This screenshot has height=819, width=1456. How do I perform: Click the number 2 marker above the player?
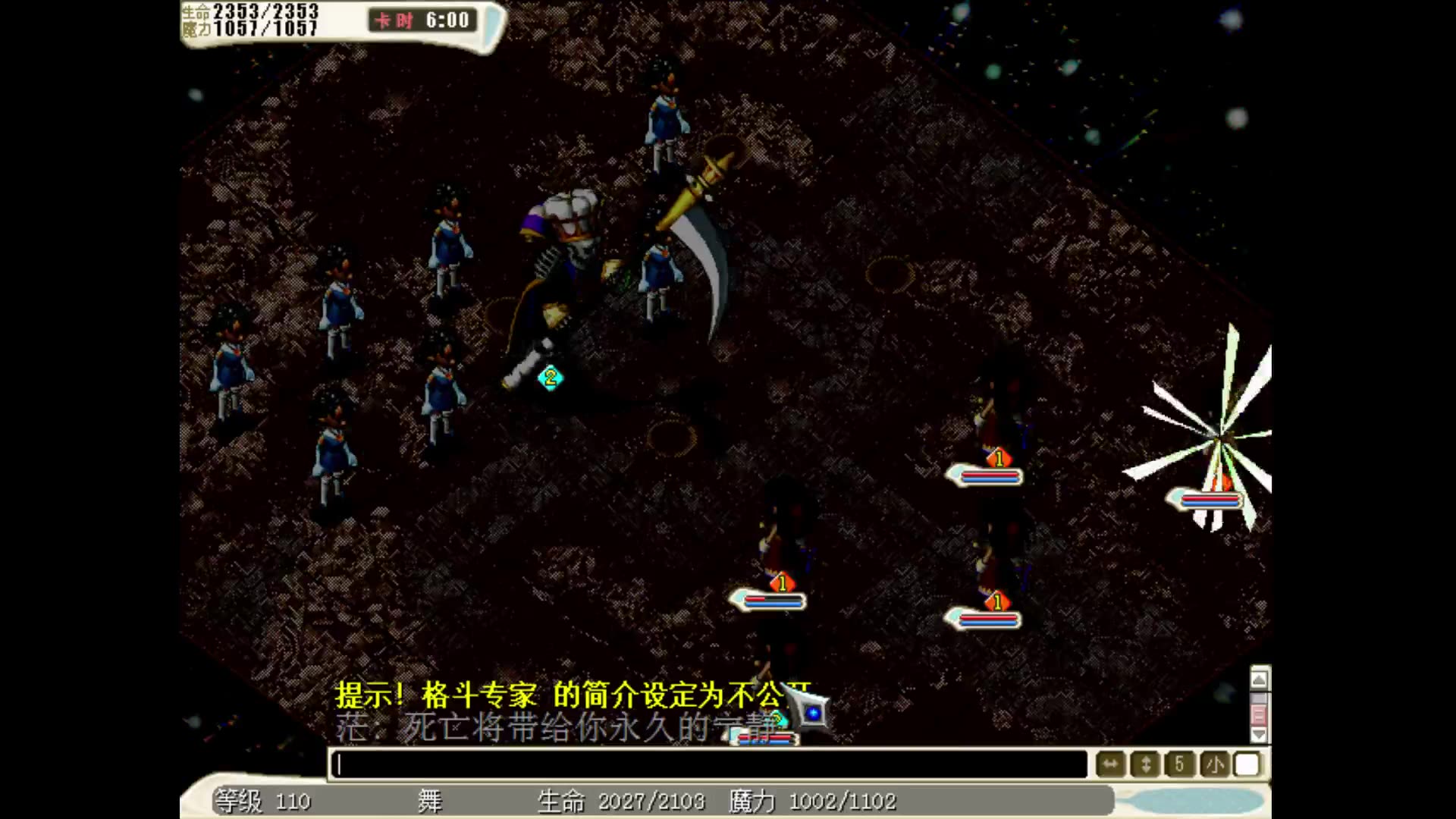click(551, 379)
